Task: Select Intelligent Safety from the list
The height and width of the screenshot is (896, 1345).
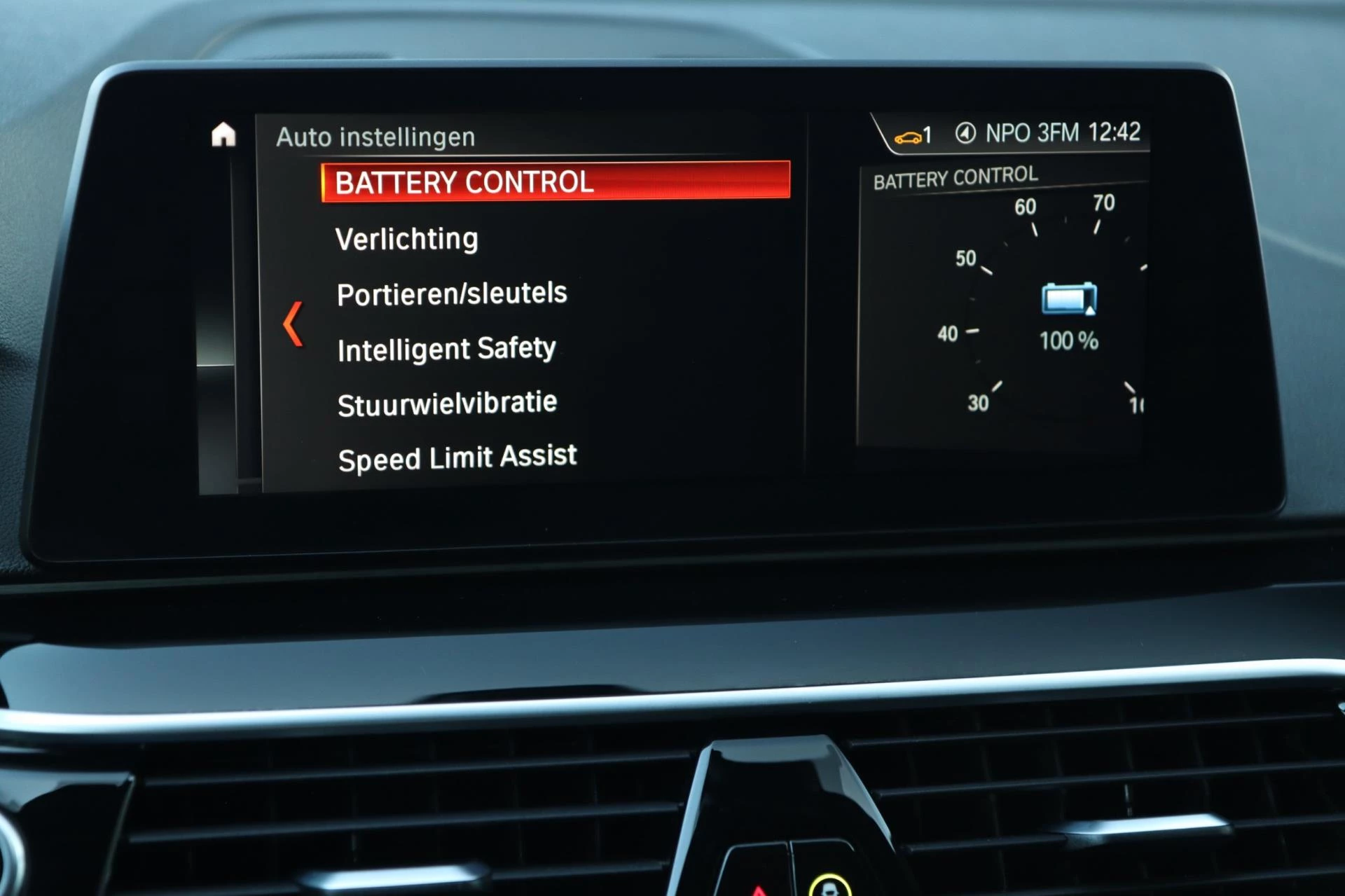Action: click(x=446, y=348)
